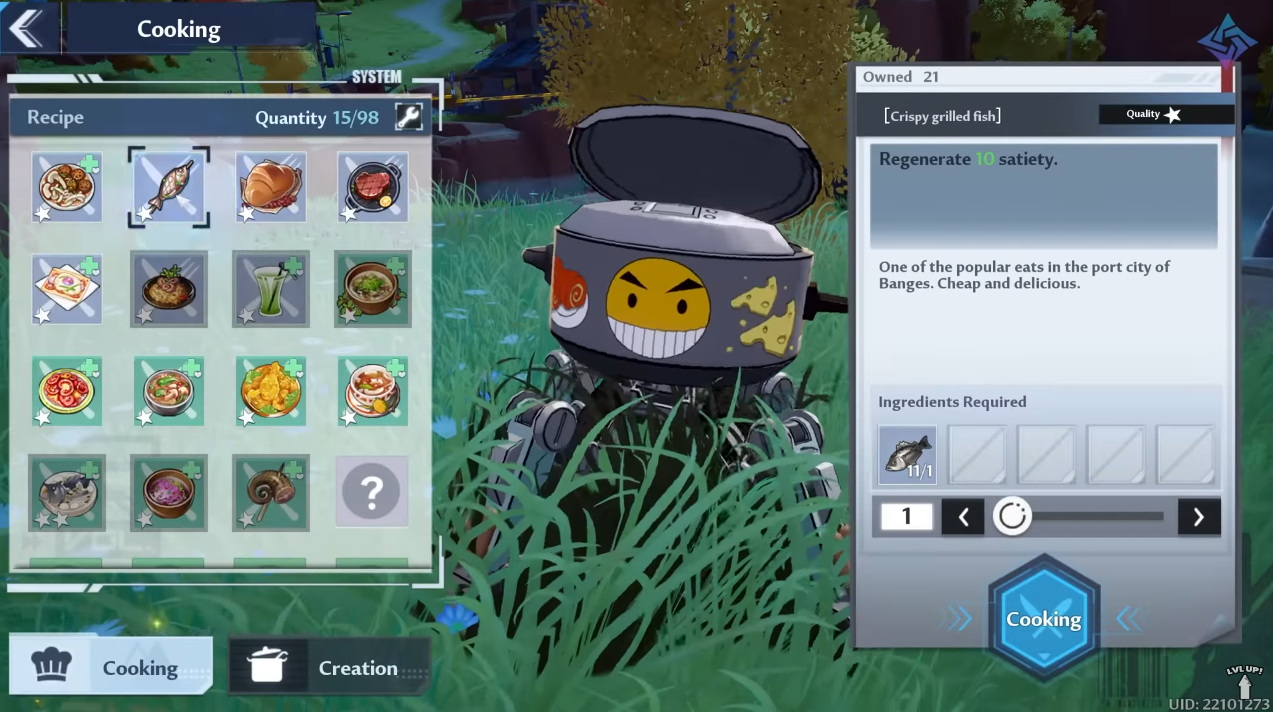The height and width of the screenshot is (712, 1273).
Task: Select the snail skewer recipe
Action: point(271,493)
